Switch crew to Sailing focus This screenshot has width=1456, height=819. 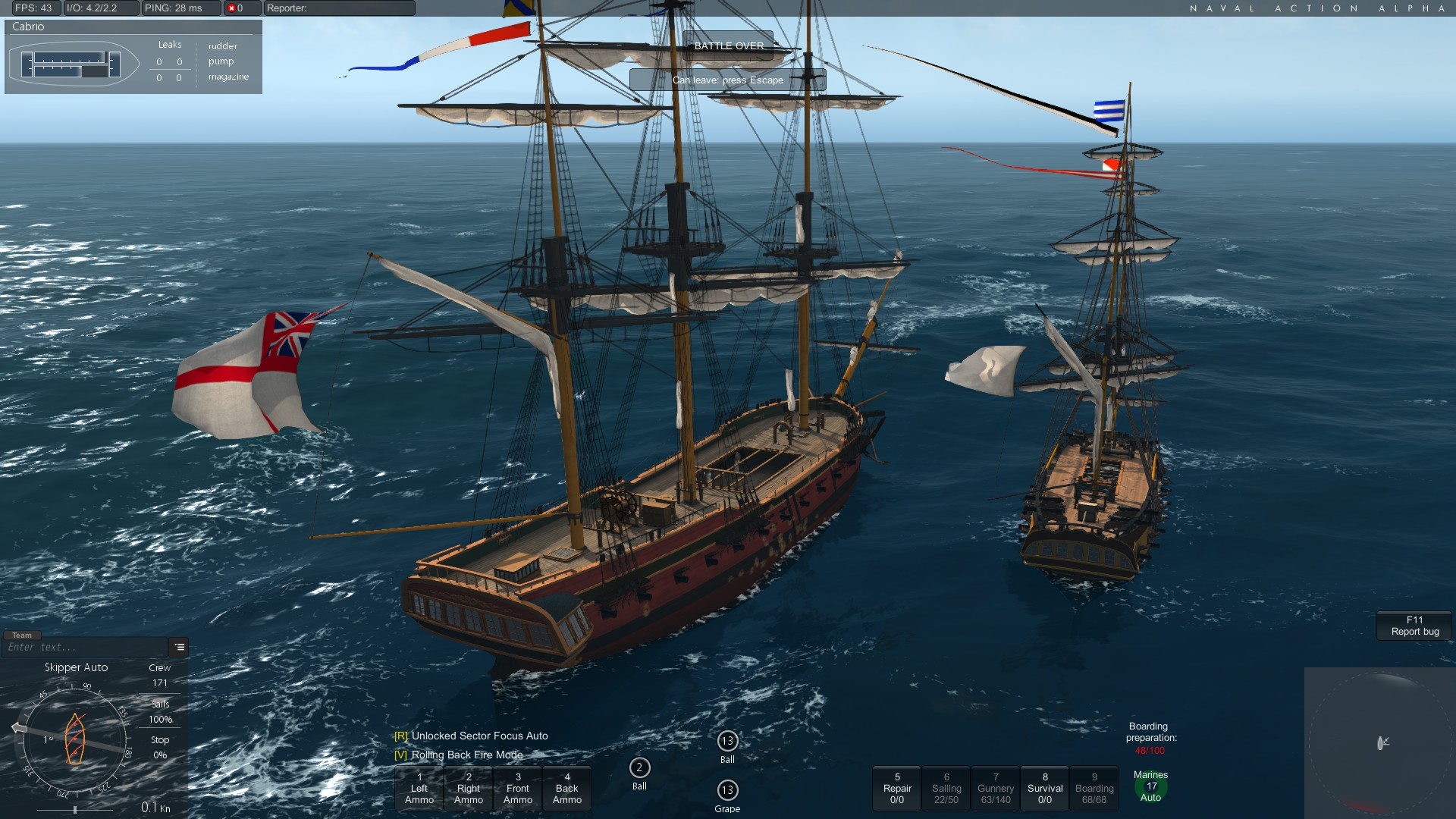946,789
